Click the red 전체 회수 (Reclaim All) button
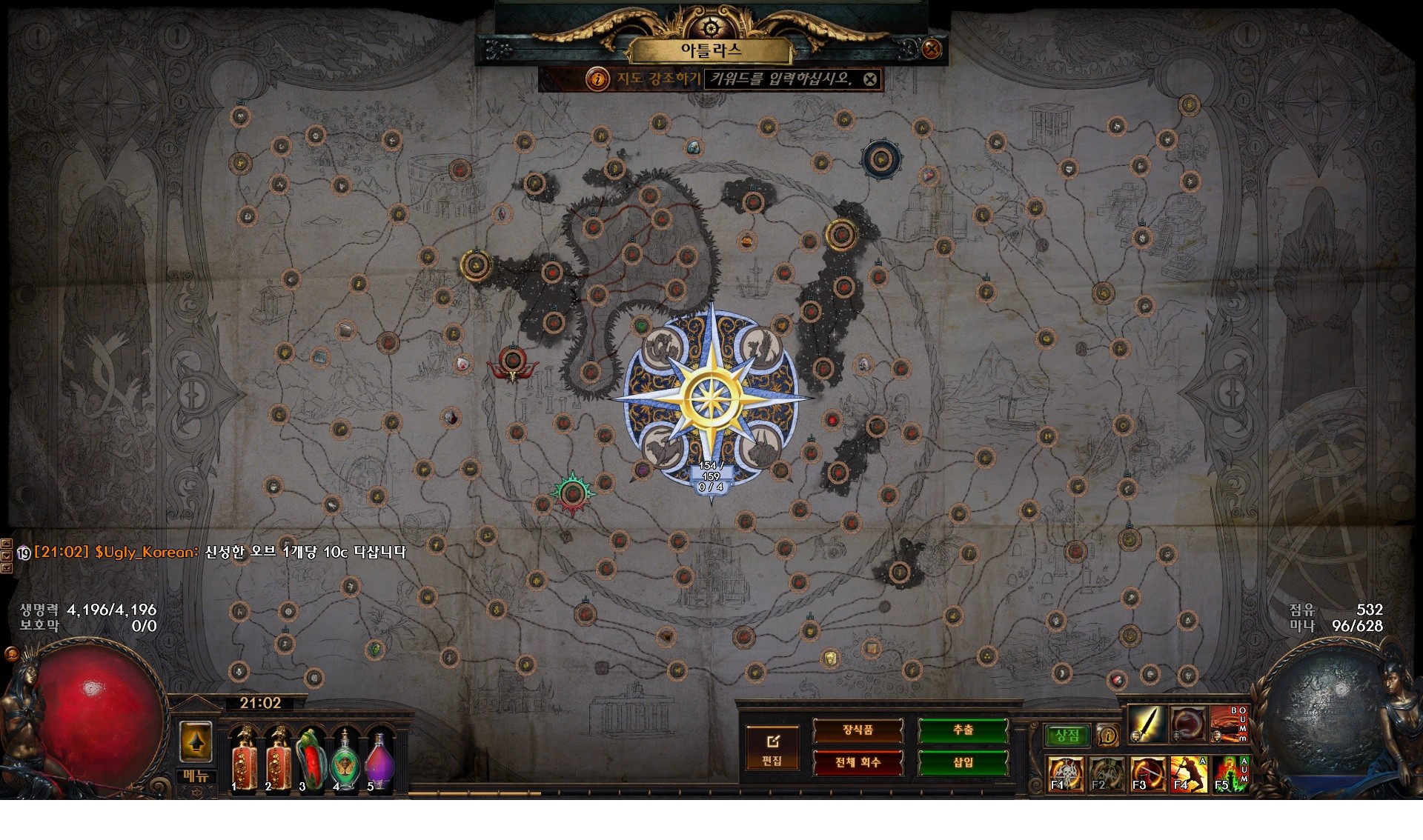 coord(858,762)
